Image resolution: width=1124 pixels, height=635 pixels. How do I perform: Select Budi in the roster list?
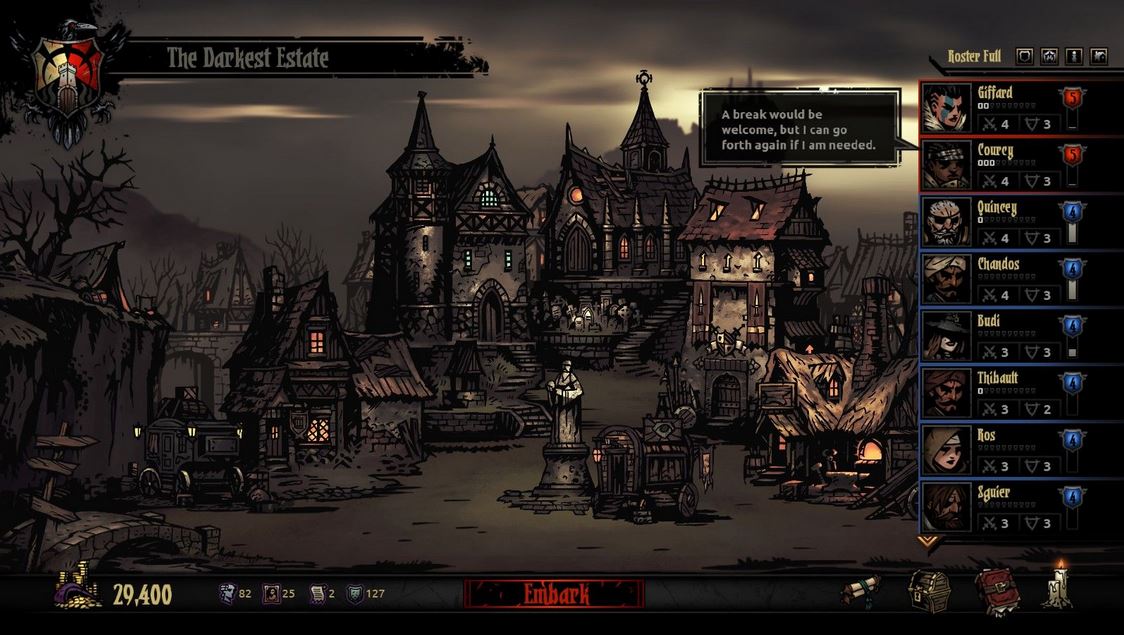click(x=1000, y=336)
